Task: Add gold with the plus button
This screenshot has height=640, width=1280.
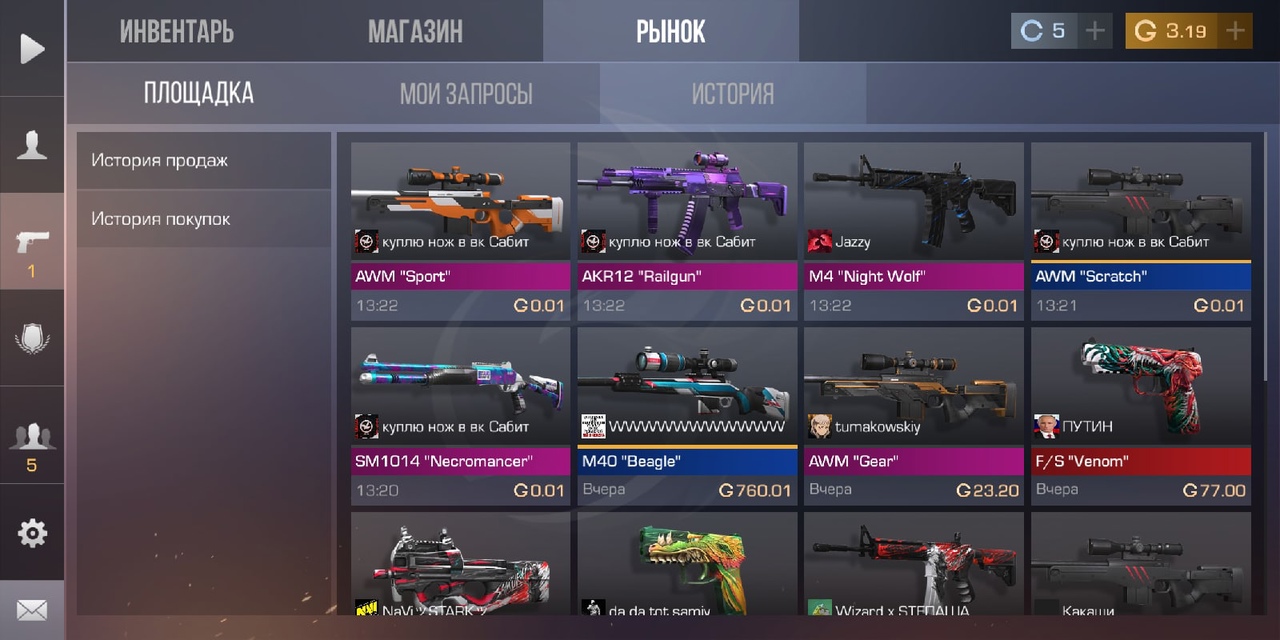Action: (x=1236, y=31)
